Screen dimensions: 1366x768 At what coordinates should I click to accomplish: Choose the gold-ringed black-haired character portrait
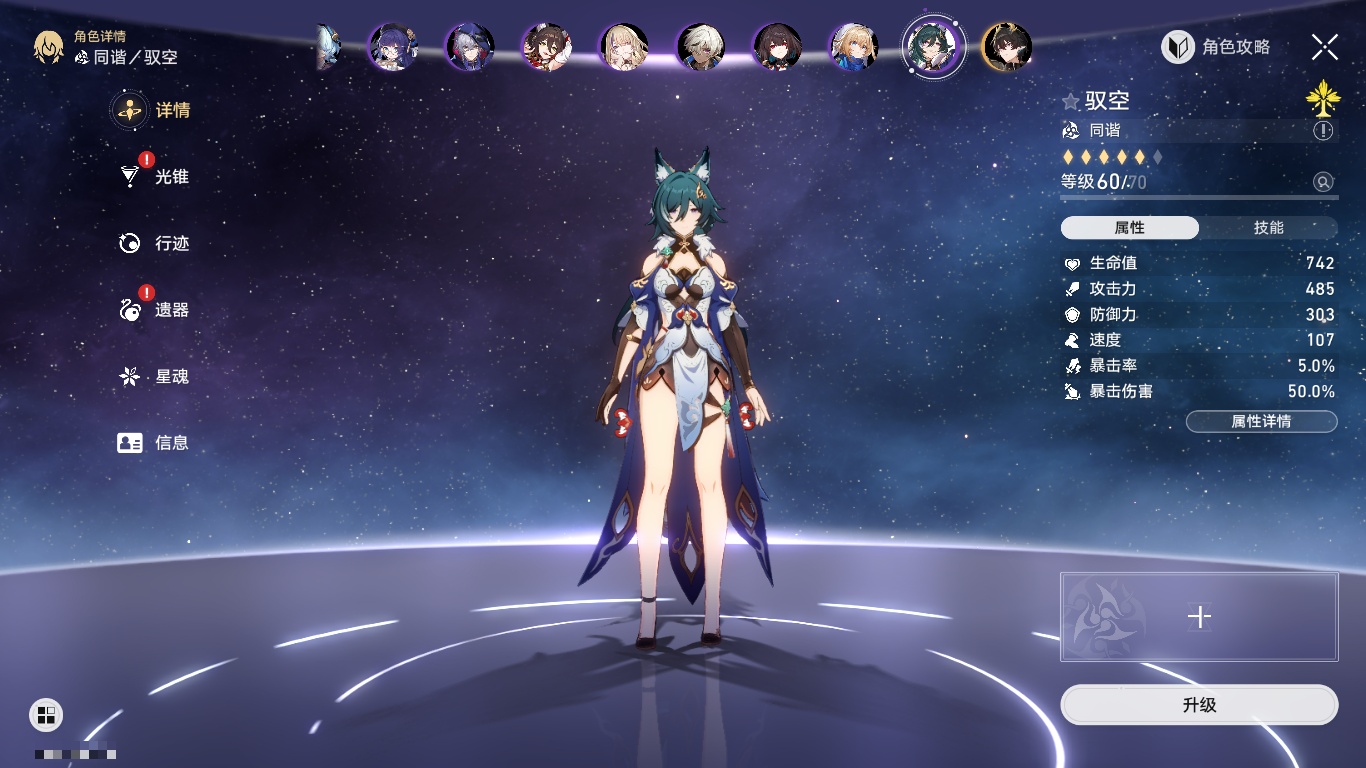tap(1007, 47)
